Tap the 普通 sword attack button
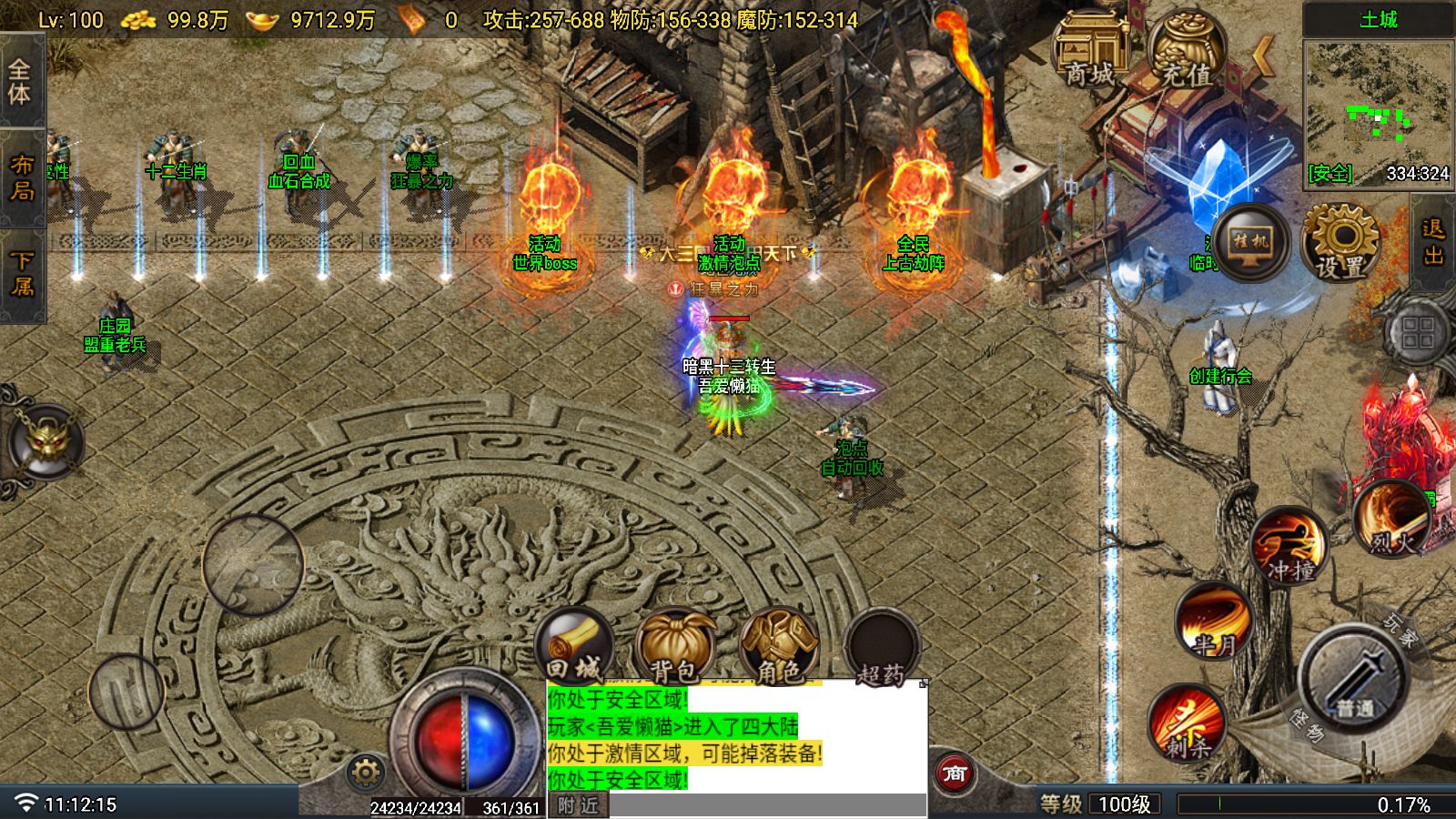The image size is (1456, 819). coord(1355,678)
